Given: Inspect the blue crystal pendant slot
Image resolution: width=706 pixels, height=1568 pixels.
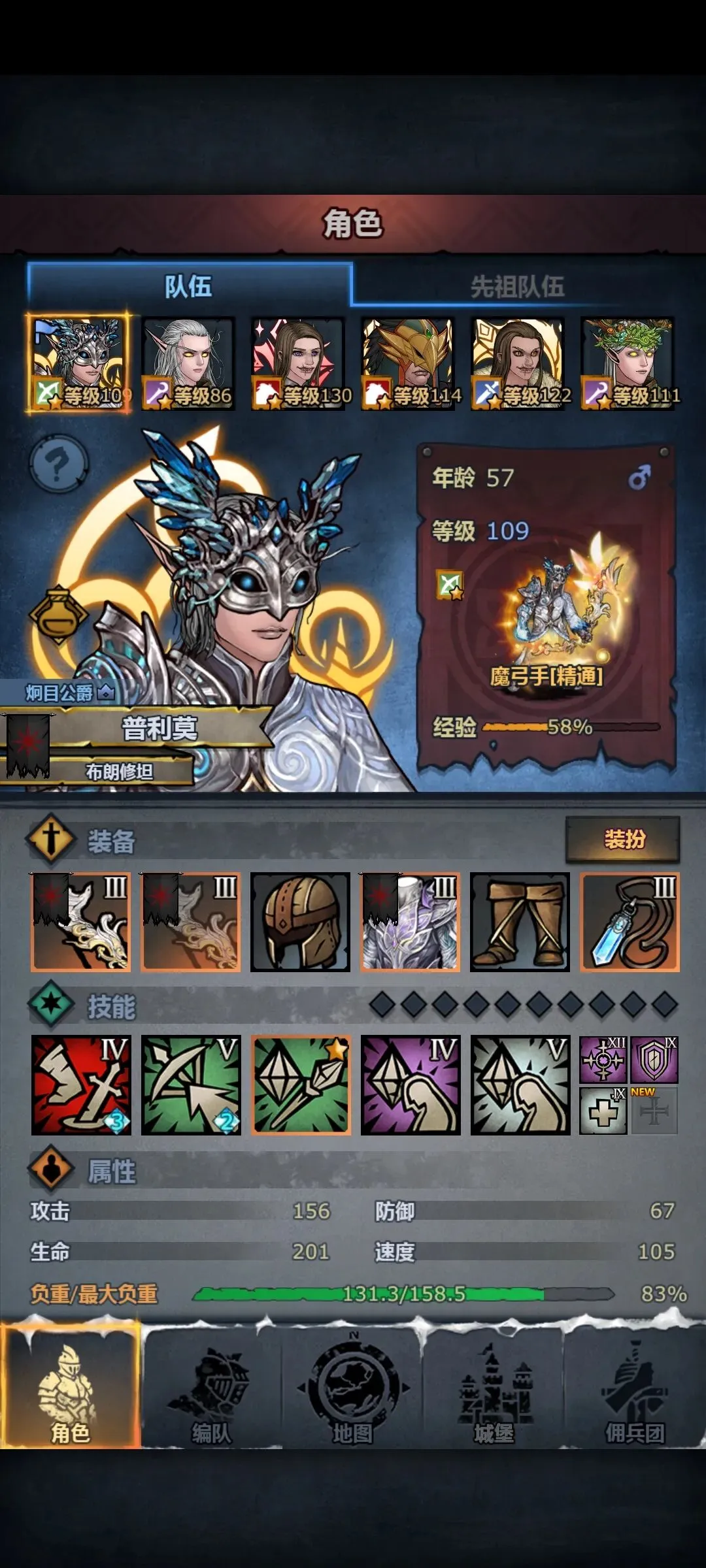Looking at the screenshot, I should pos(630,922).
